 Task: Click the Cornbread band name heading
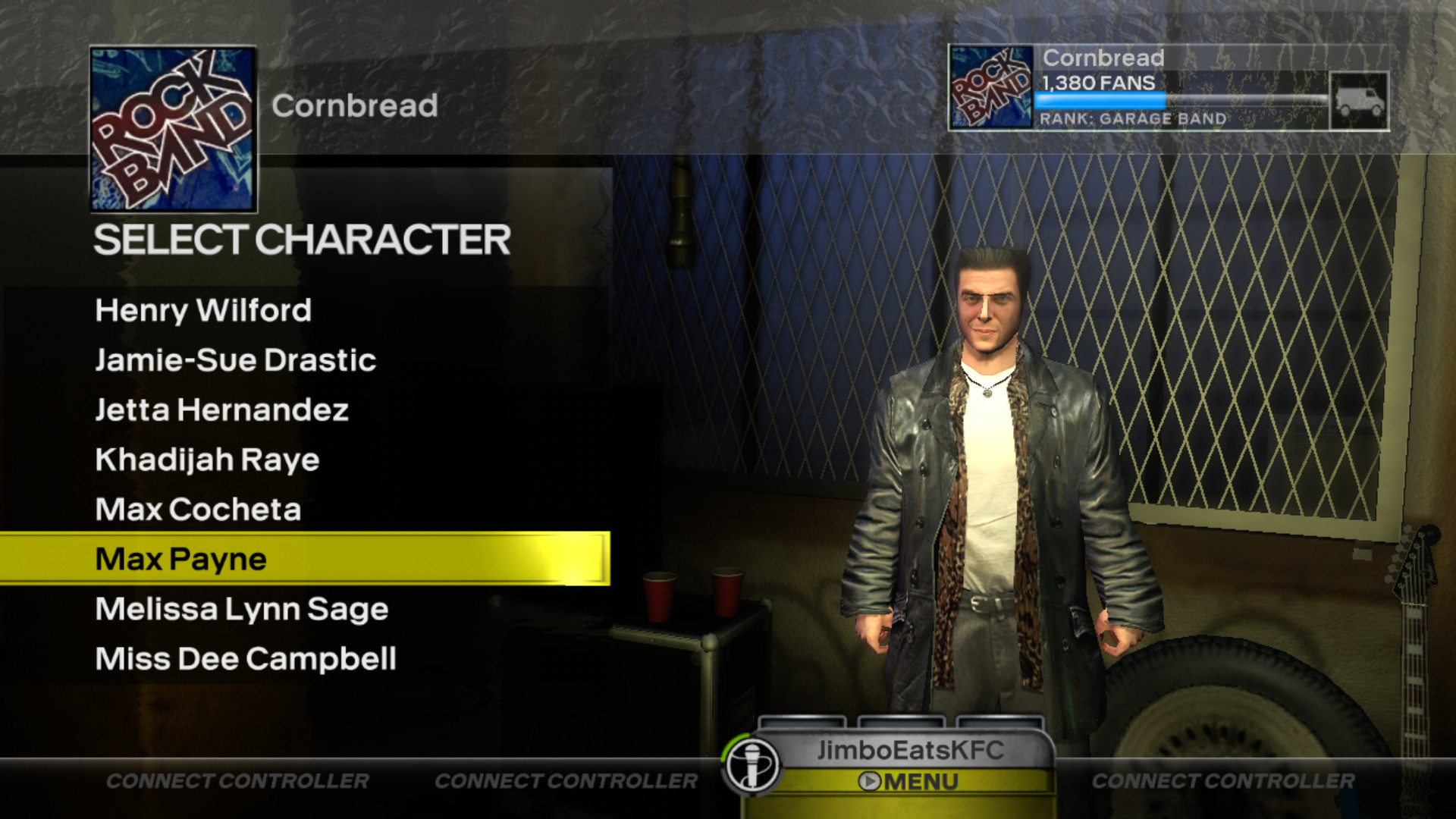1103,58
